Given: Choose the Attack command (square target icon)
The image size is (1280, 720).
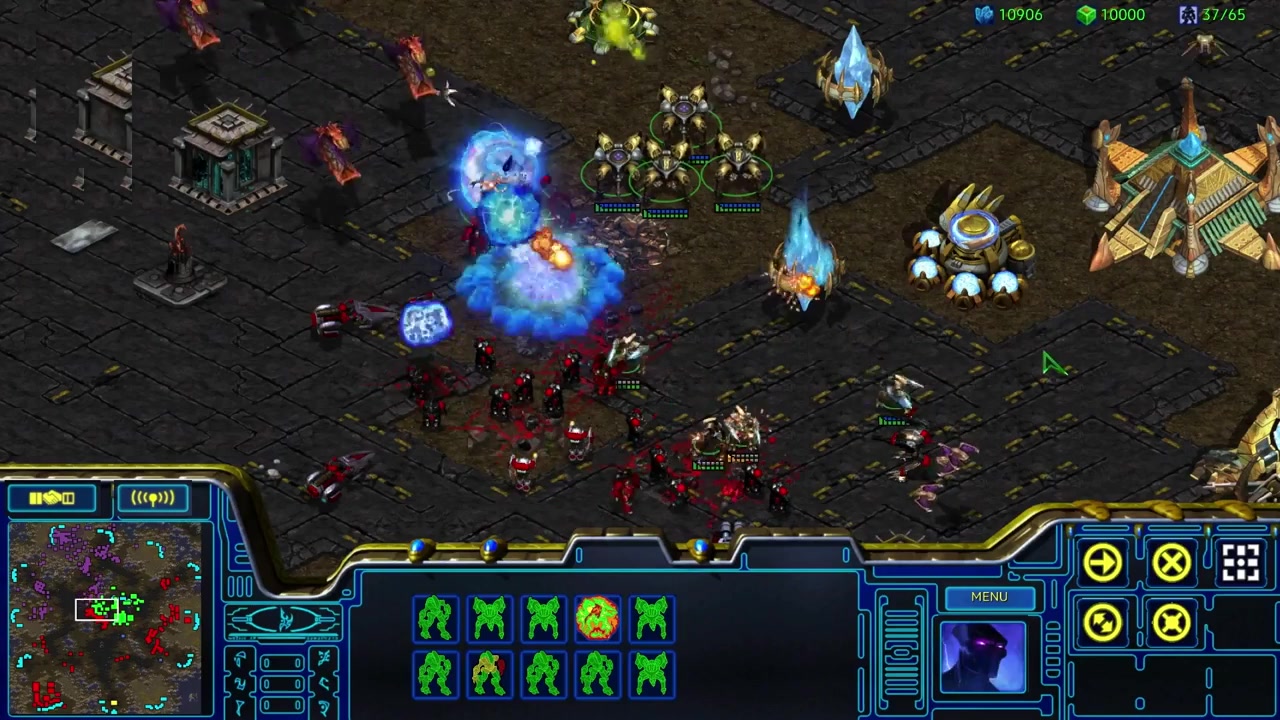Looking at the screenshot, I should pos(1240,563).
